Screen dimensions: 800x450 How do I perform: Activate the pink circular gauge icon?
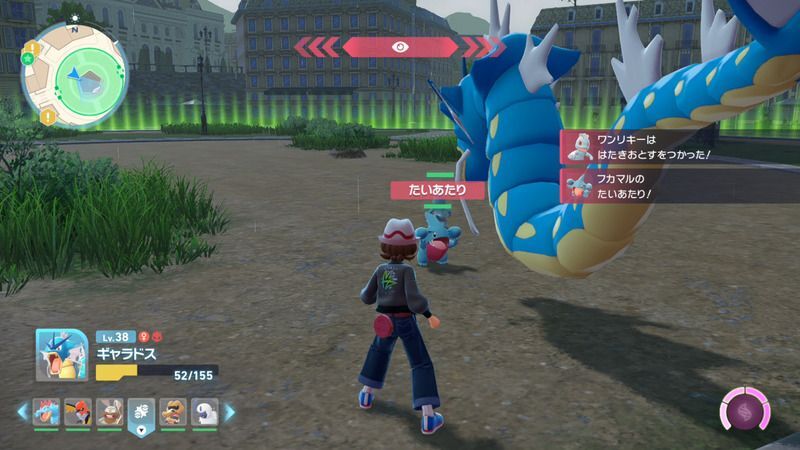click(744, 412)
